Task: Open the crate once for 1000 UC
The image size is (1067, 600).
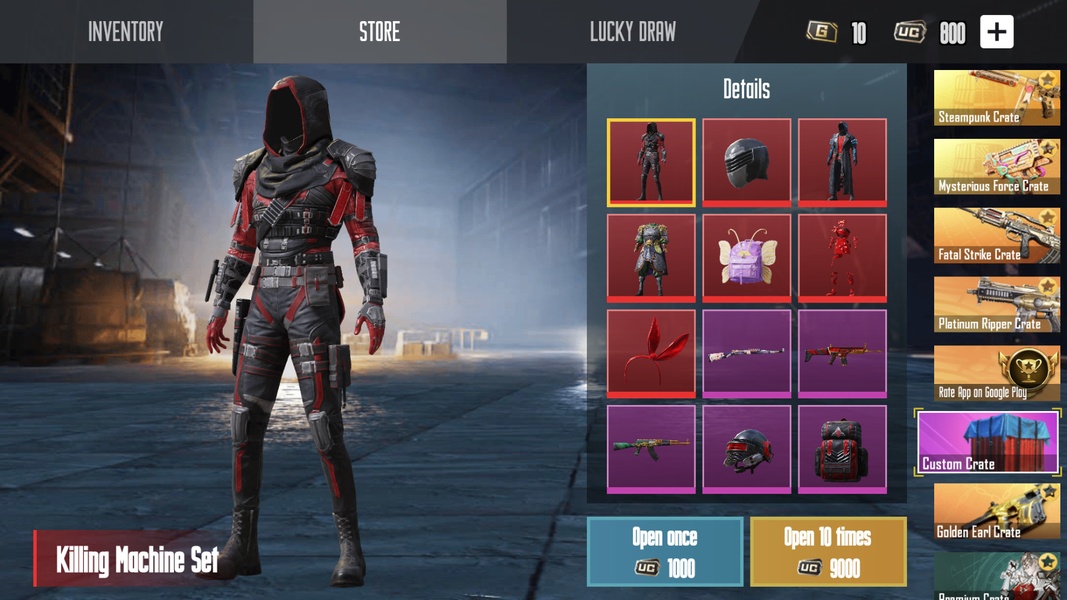Action: pyautogui.click(x=665, y=551)
